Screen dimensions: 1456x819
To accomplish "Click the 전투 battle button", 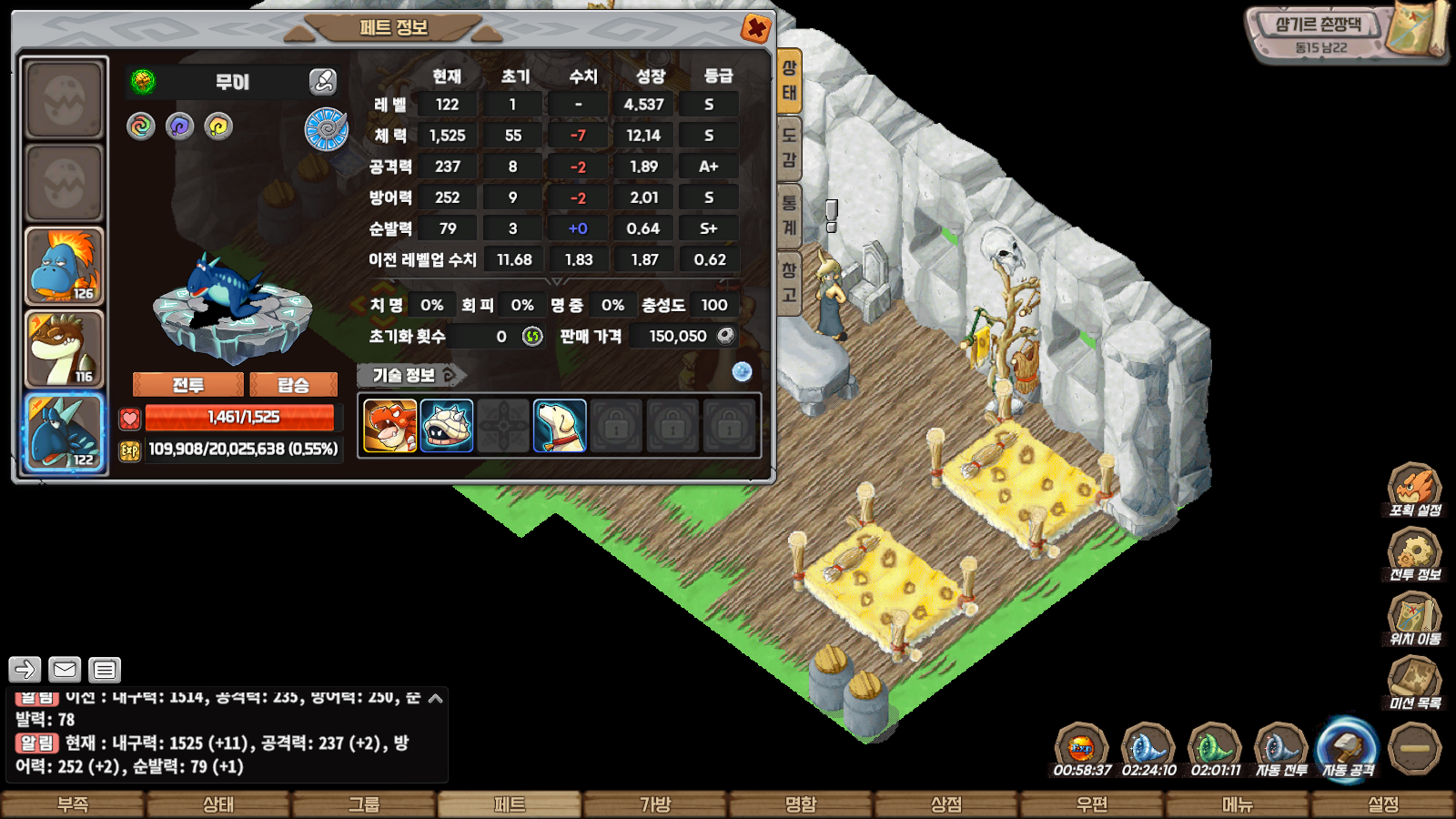I will point(188,385).
